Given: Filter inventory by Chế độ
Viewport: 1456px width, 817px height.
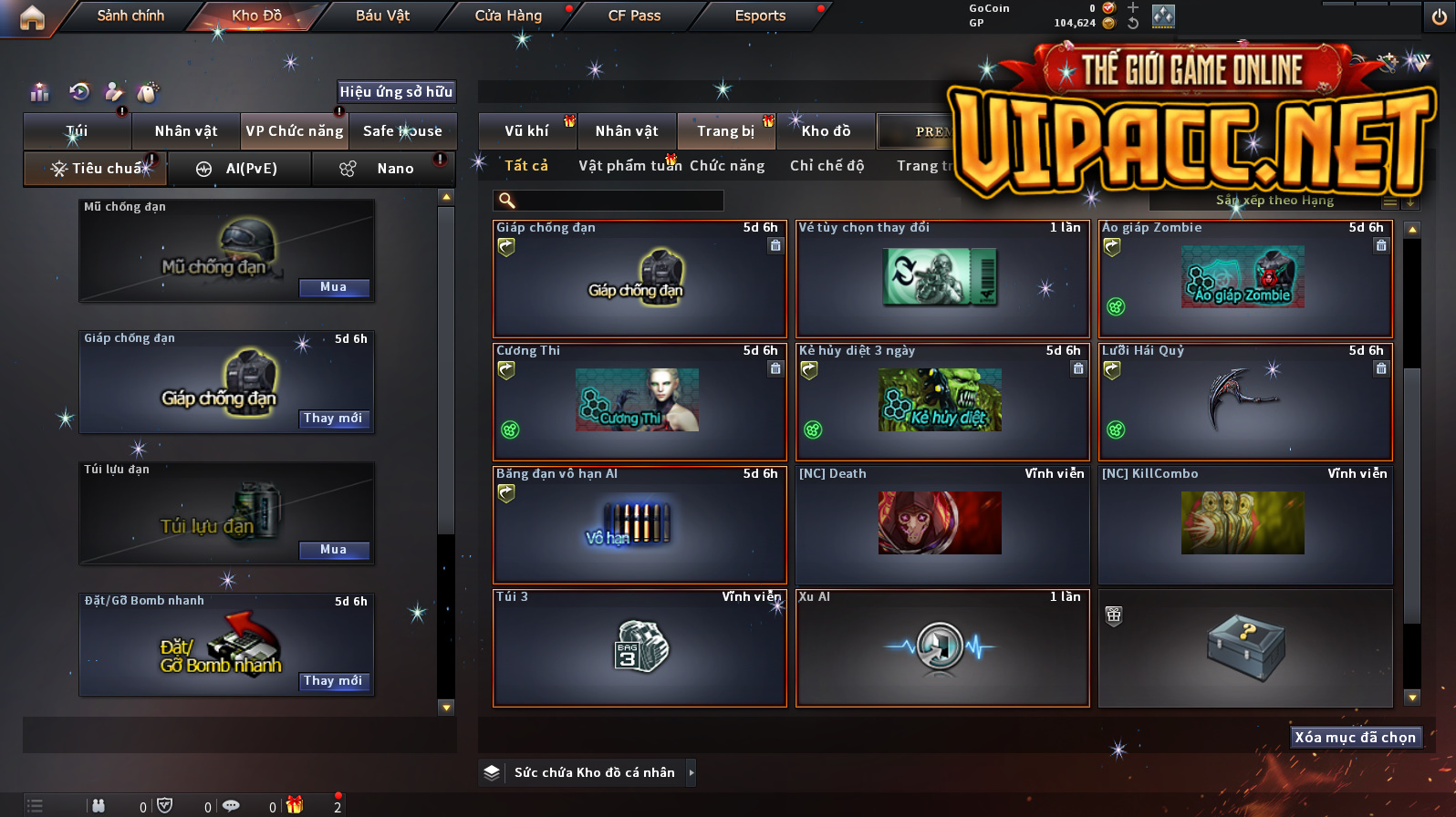Looking at the screenshot, I should (x=827, y=166).
